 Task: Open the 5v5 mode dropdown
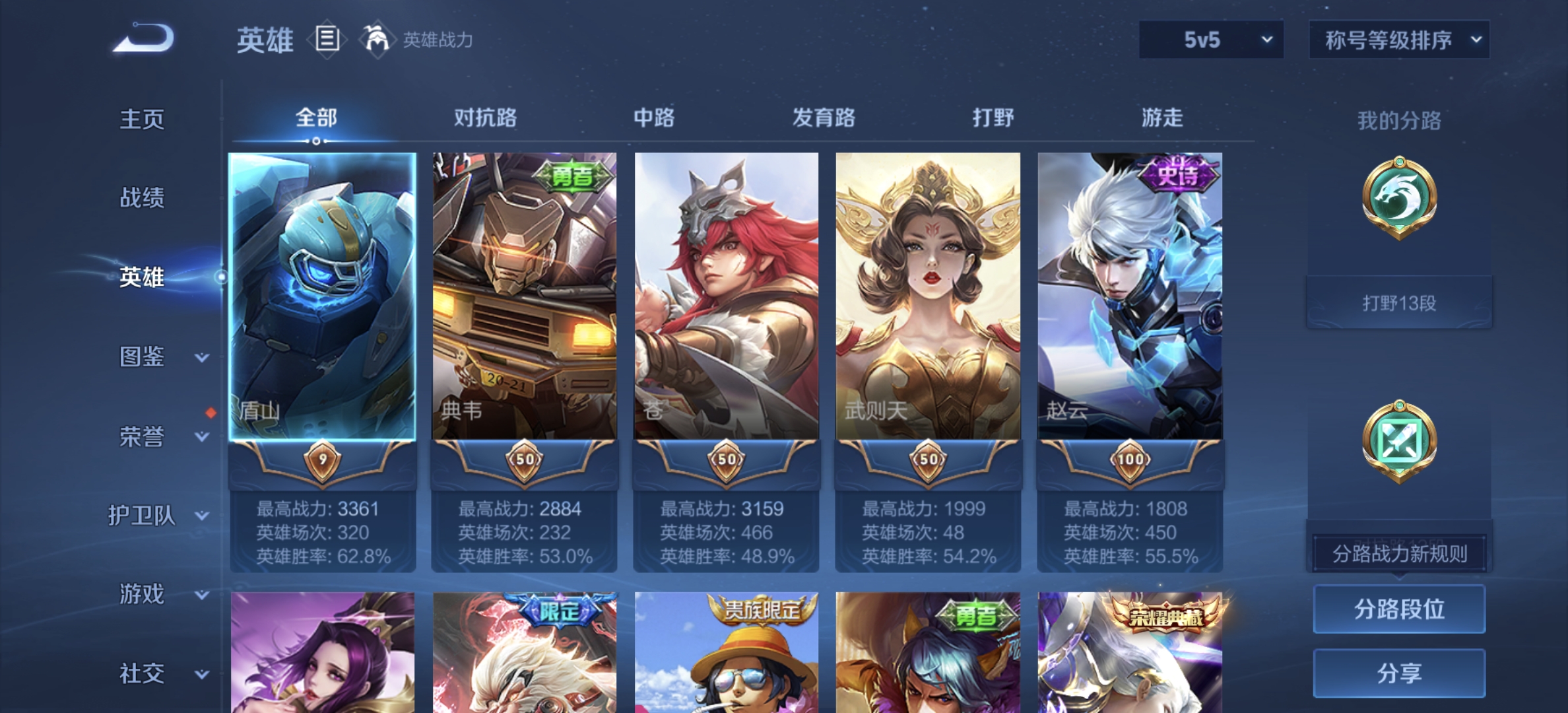(x=1210, y=40)
